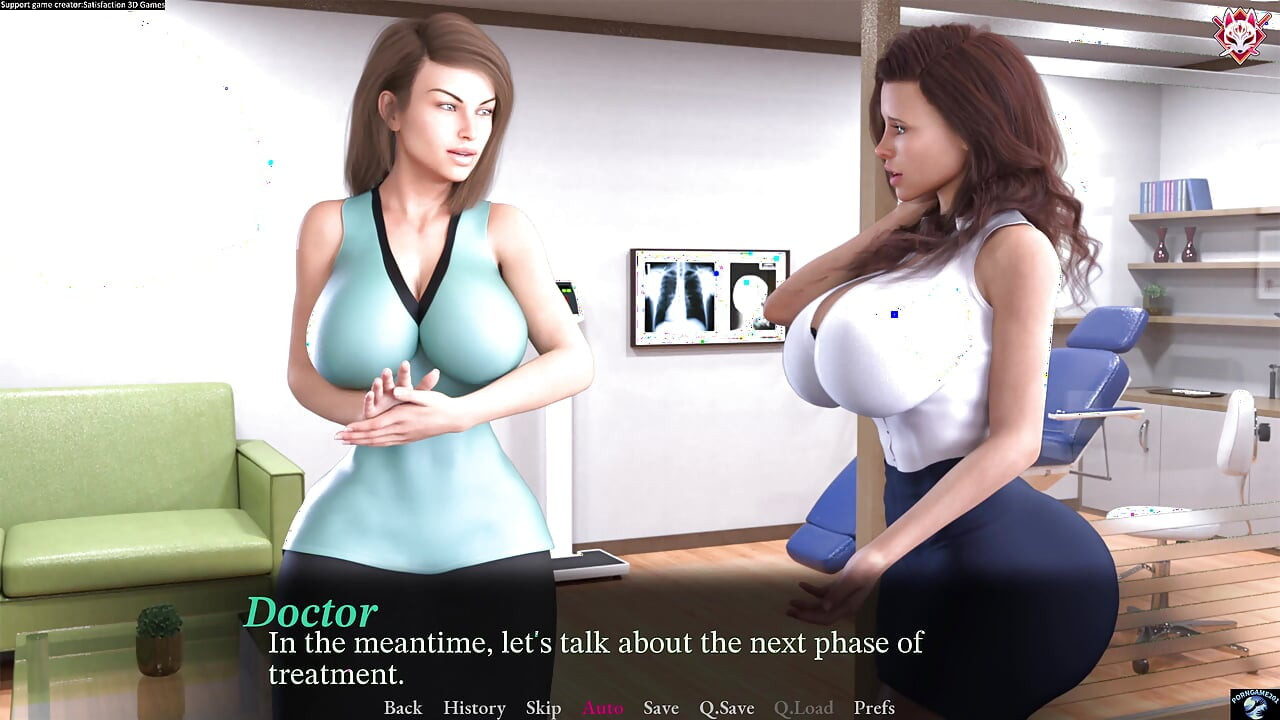The height and width of the screenshot is (720, 1280).
Task: Open the History screen
Action: coord(474,707)
